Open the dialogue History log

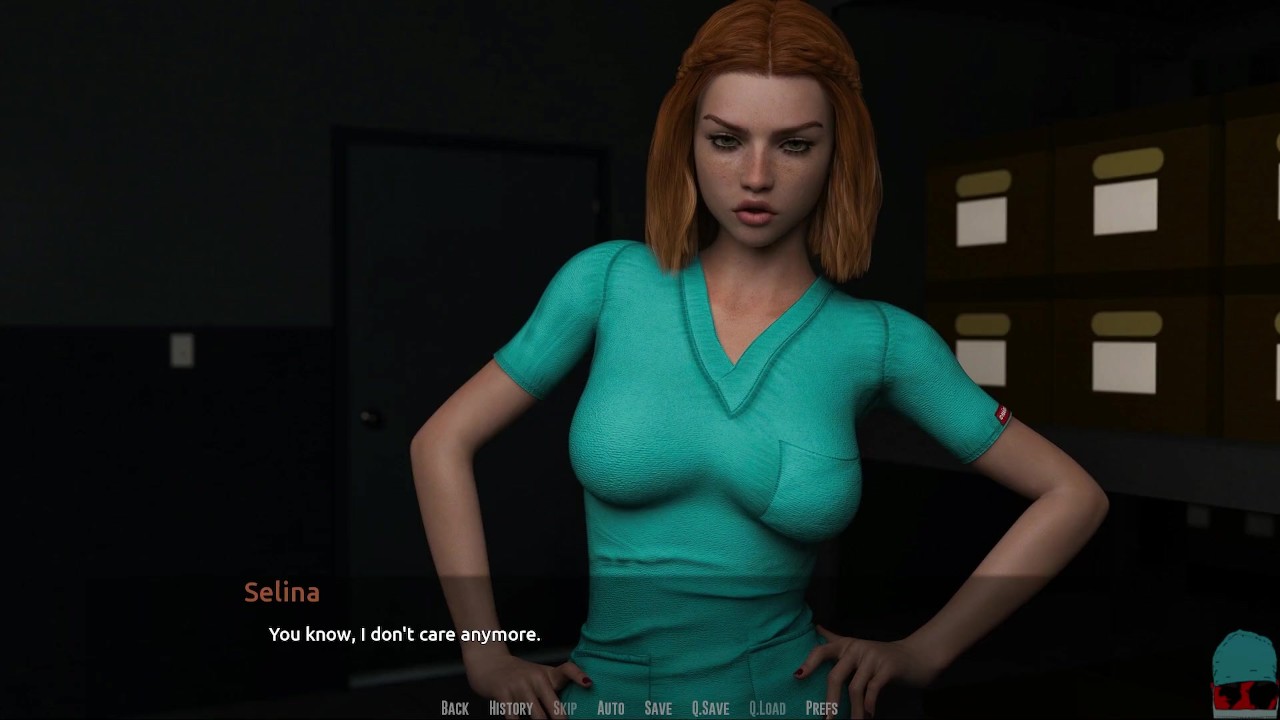click(x=510, y=708)
